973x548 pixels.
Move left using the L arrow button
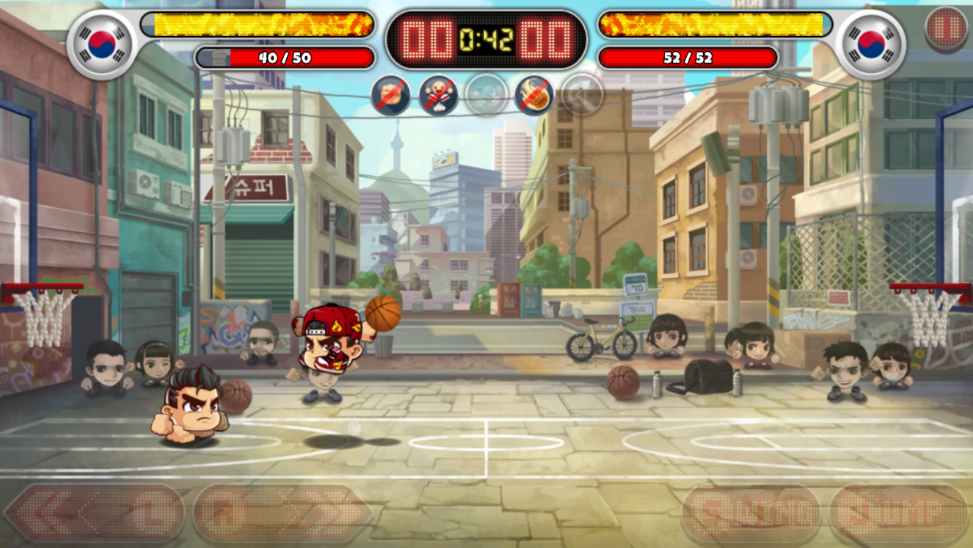click(x=94, y=515)
